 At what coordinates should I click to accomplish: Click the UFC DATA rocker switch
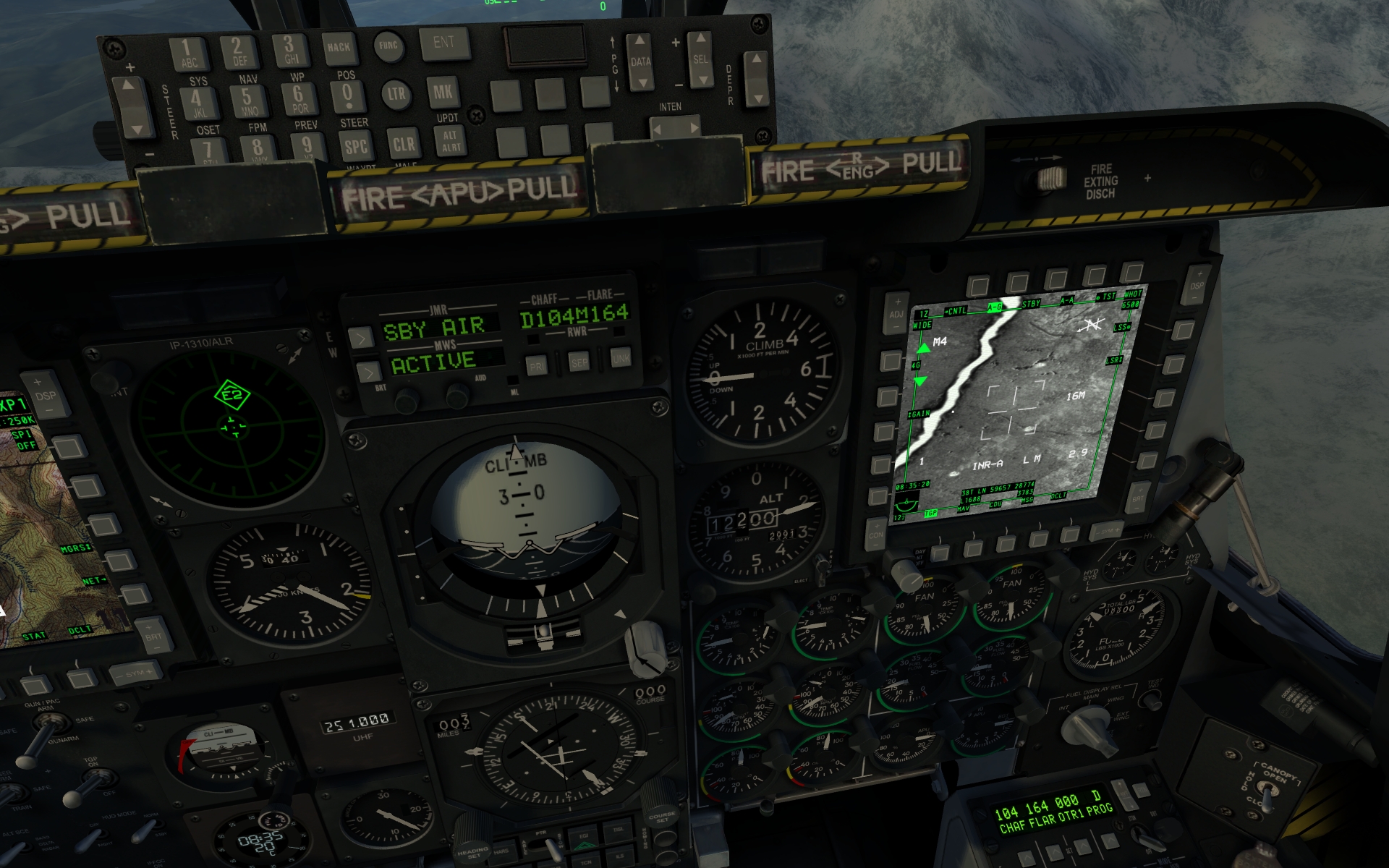point(640,61)
